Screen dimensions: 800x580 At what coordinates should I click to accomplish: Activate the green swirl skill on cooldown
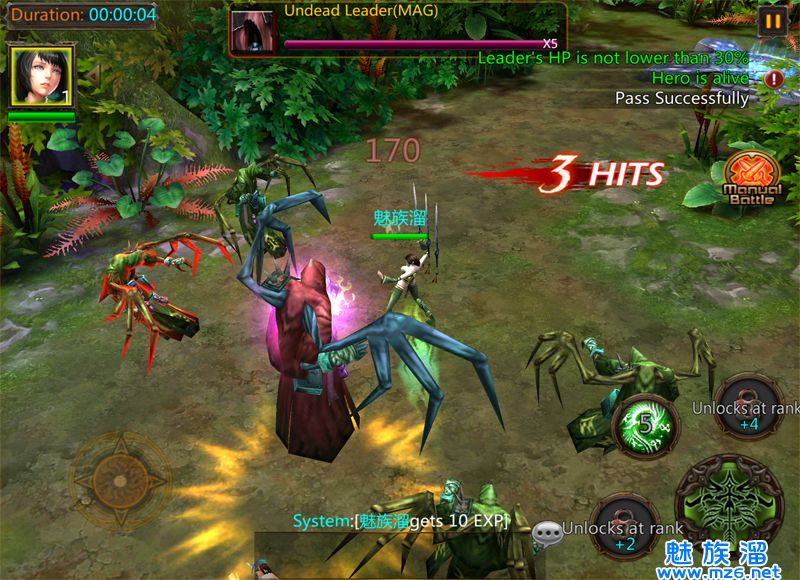[645, 426]
